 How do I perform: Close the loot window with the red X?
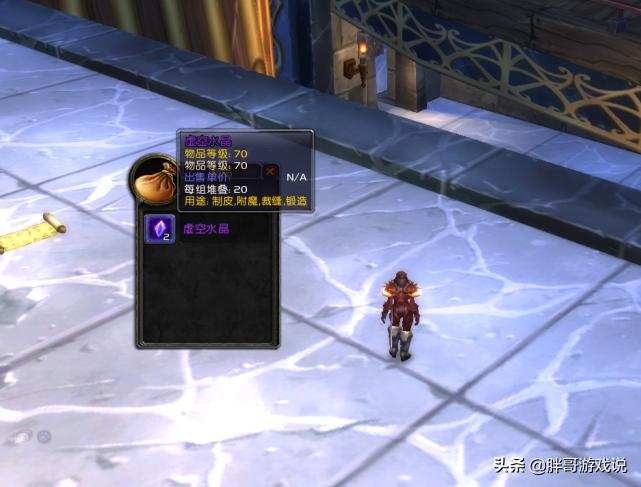(x=270, y=173)
